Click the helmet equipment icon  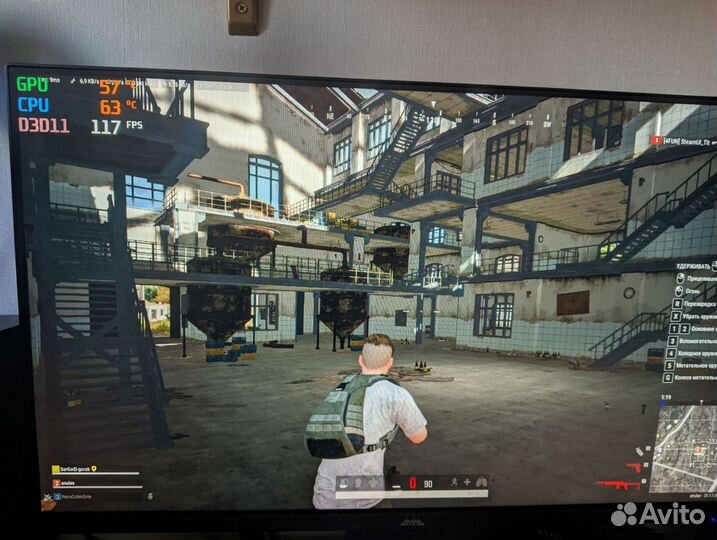pyautogui.click(x=345, y=483)
